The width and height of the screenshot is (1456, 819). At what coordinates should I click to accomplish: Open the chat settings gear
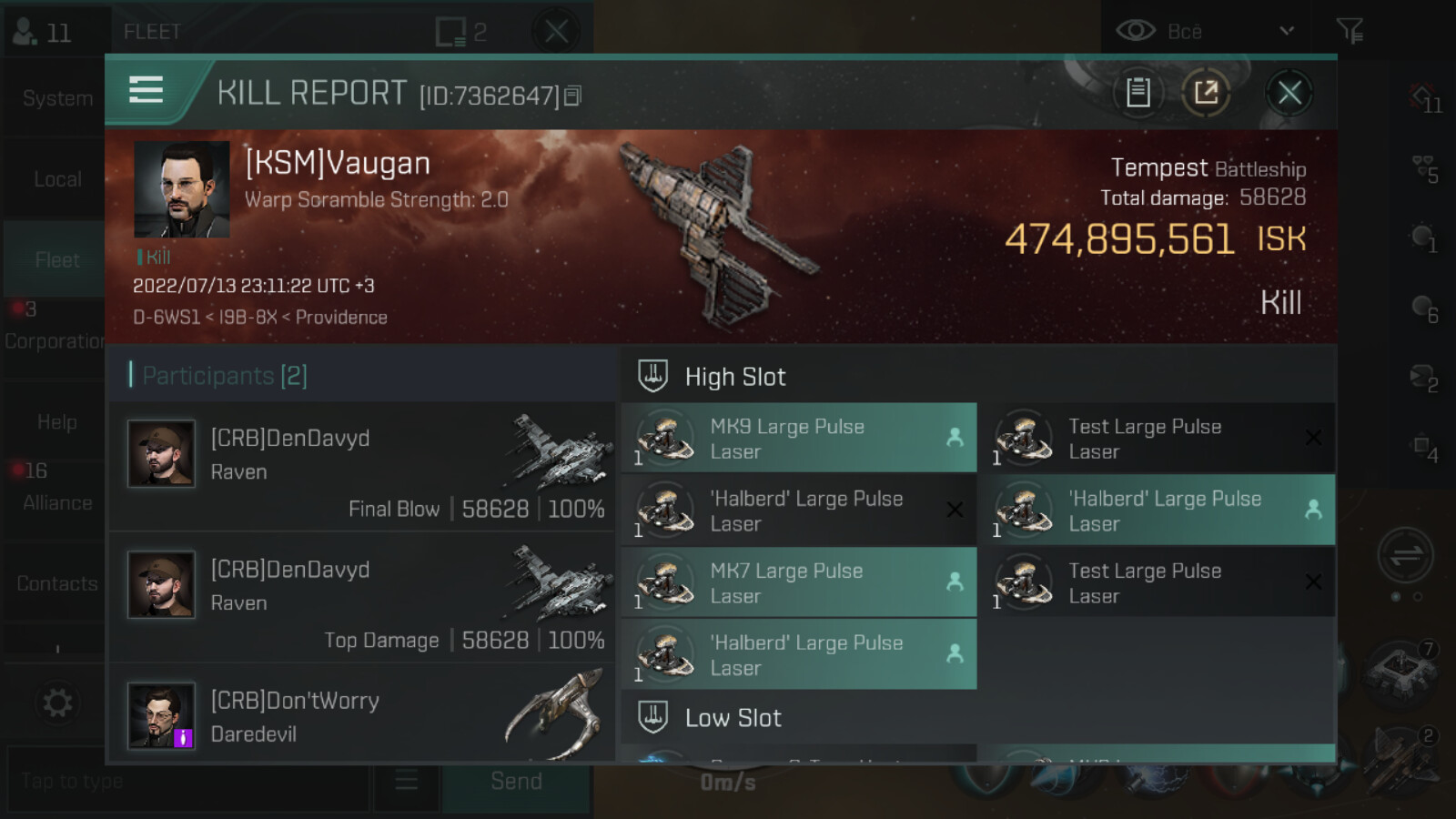(57, 703)
